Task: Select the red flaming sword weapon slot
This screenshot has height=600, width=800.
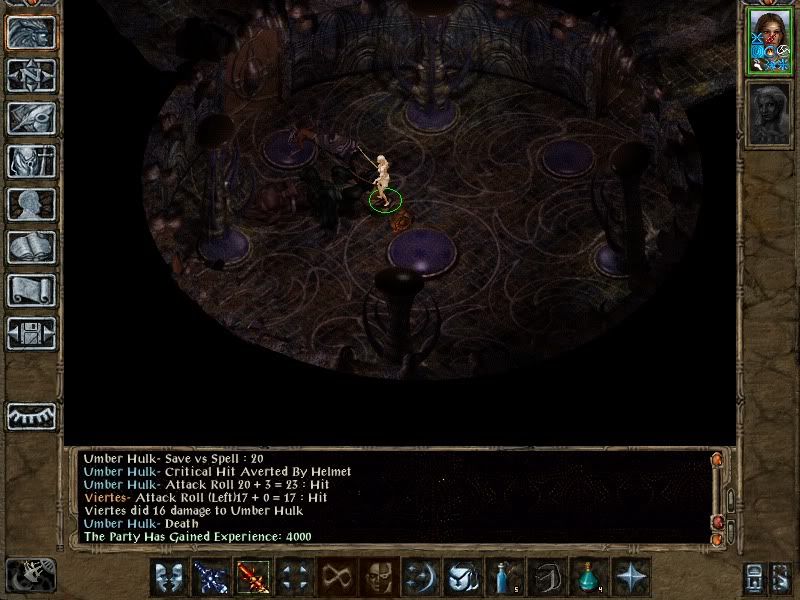Action: (252, 577)
